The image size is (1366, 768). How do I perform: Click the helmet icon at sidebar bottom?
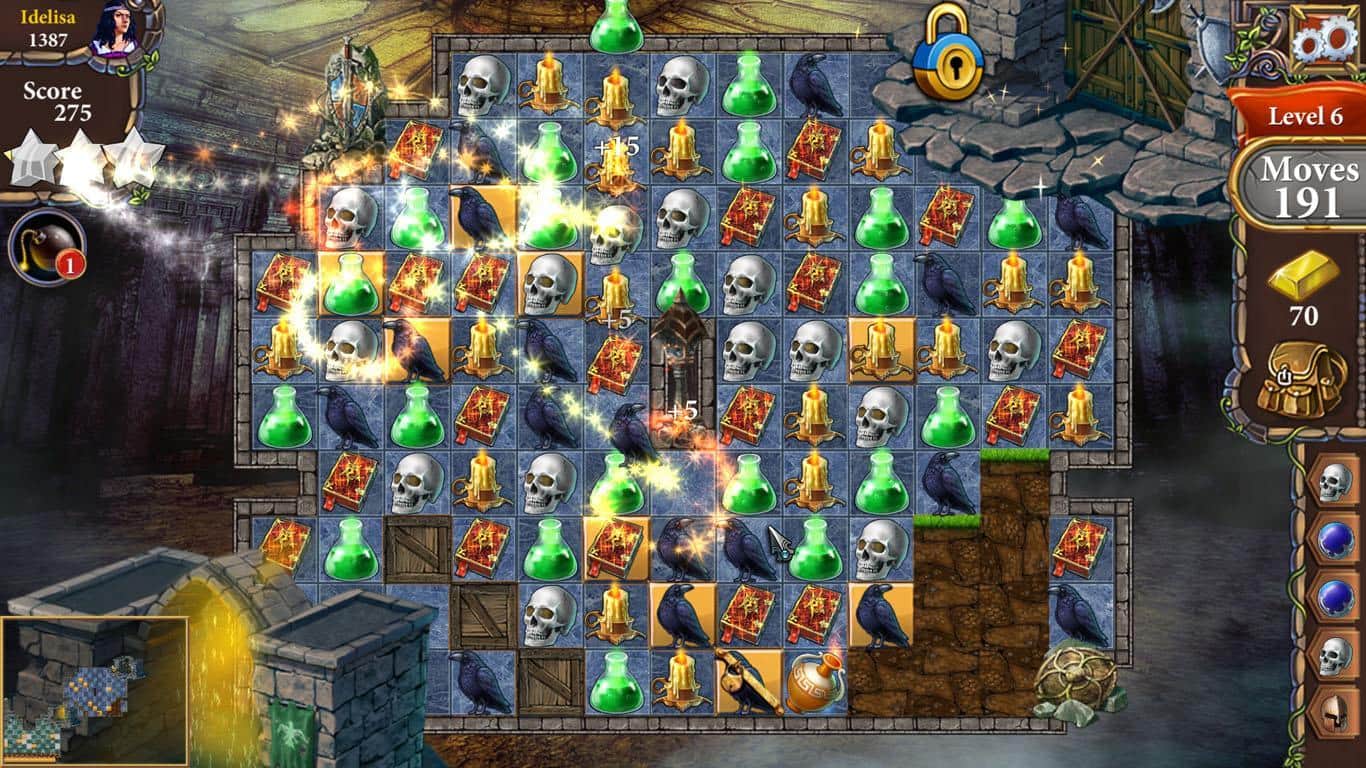coord(1333,713)
